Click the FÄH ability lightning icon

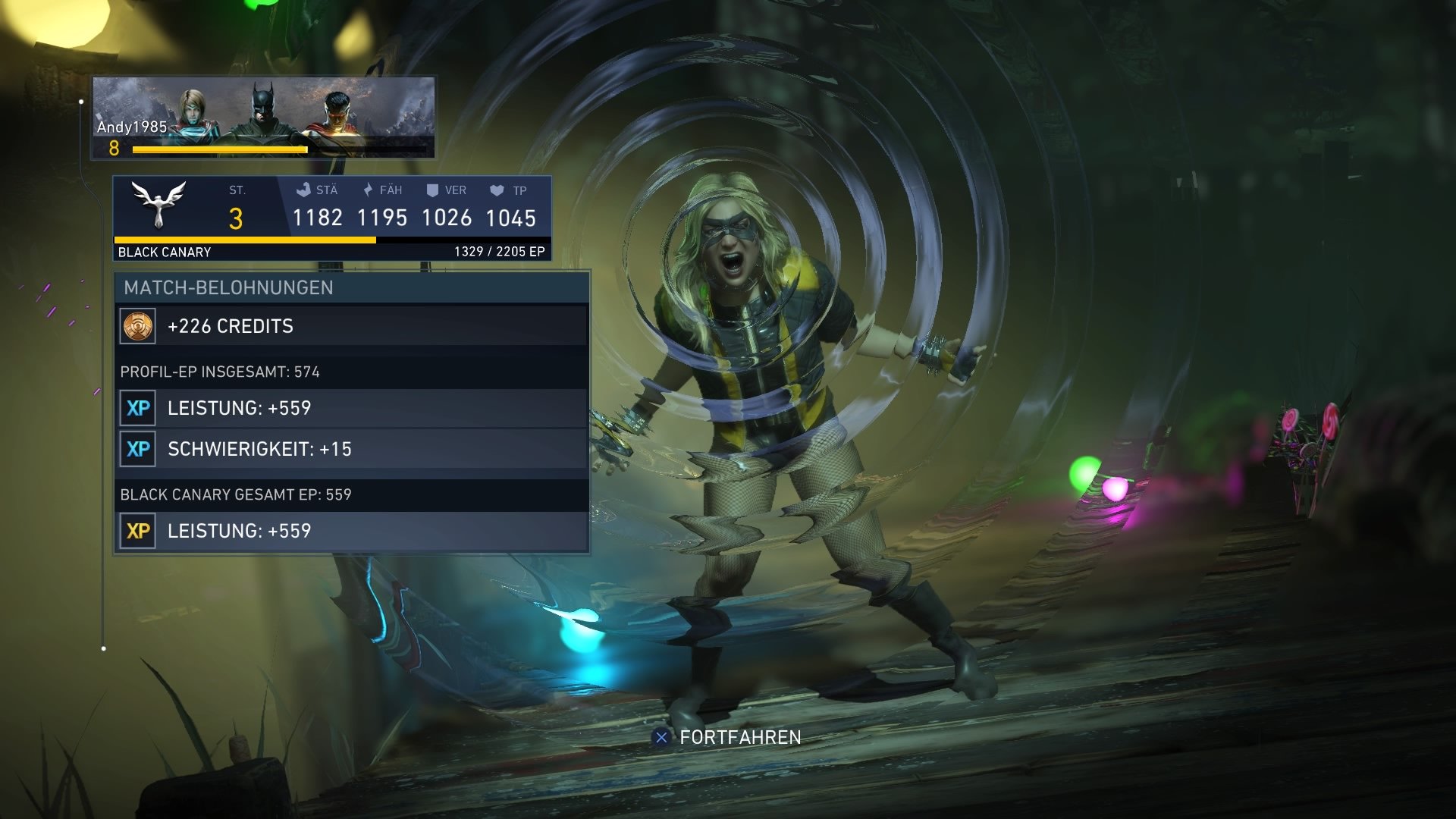[369, 190]
